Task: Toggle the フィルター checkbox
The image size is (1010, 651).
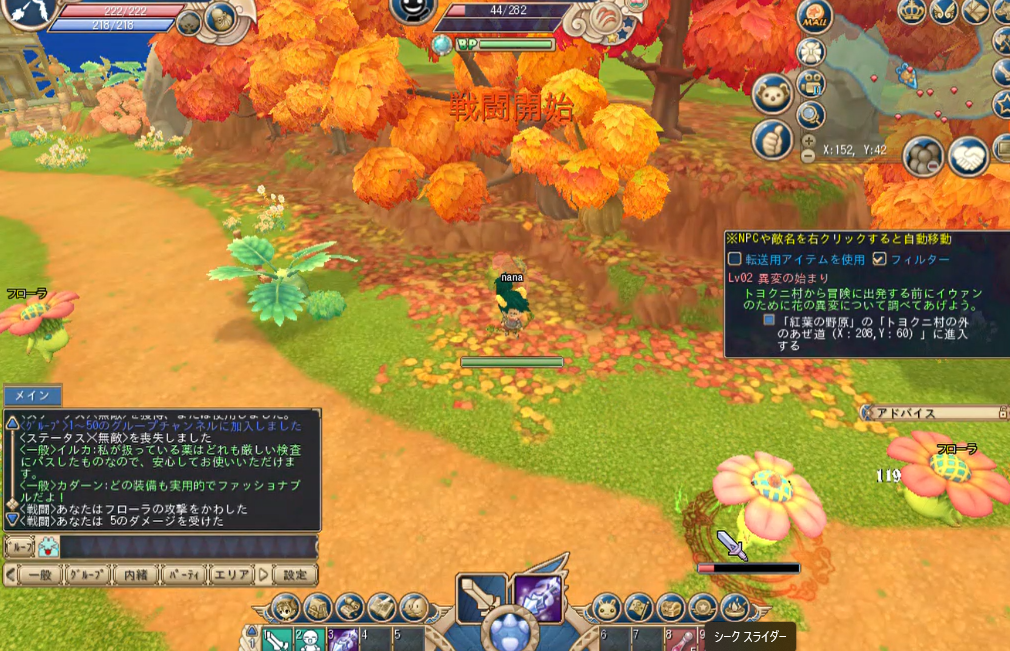Action: point(879,259)
